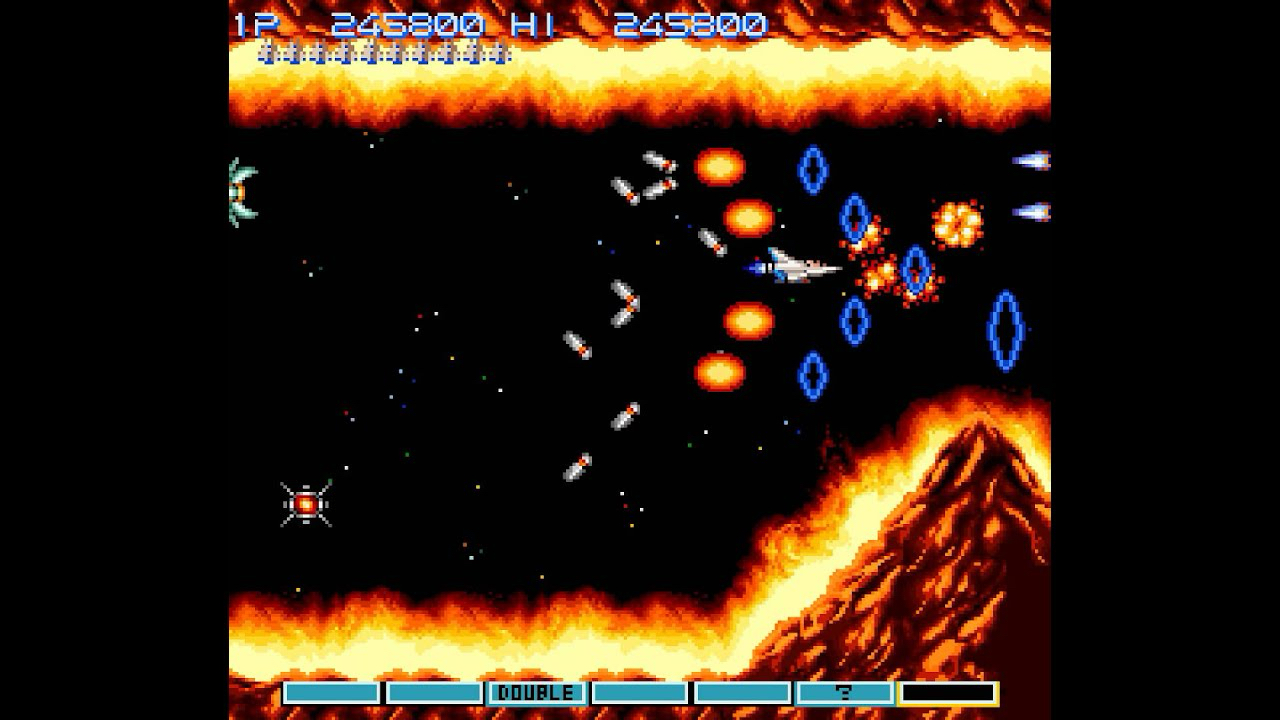Select the DOUBLE power-up slot
Viewport: 1280px width, 720px height.
tap(536, 693)
